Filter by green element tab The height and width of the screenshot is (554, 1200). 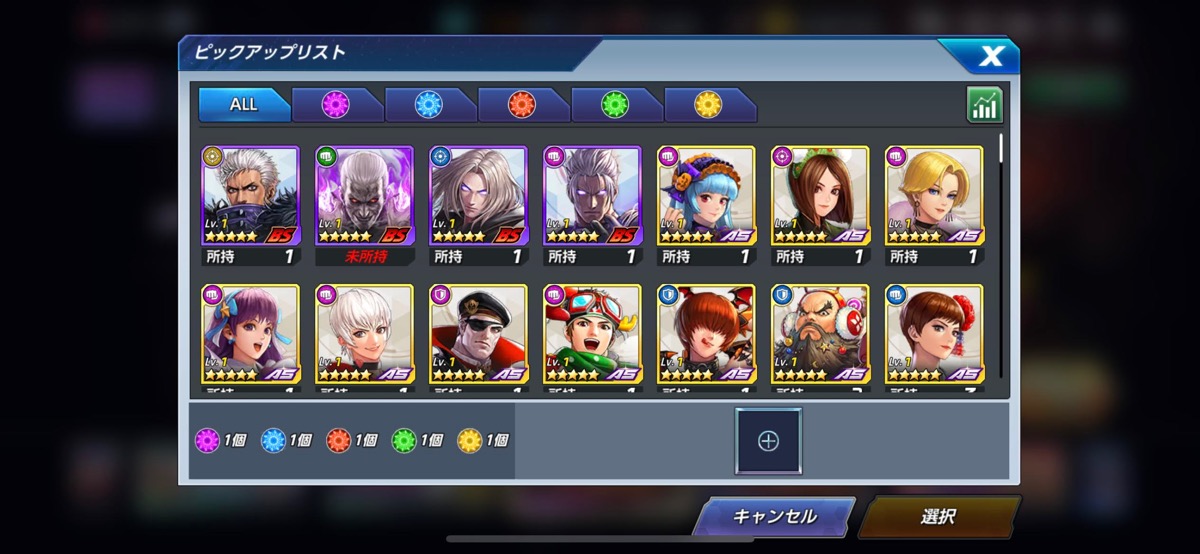615,105
